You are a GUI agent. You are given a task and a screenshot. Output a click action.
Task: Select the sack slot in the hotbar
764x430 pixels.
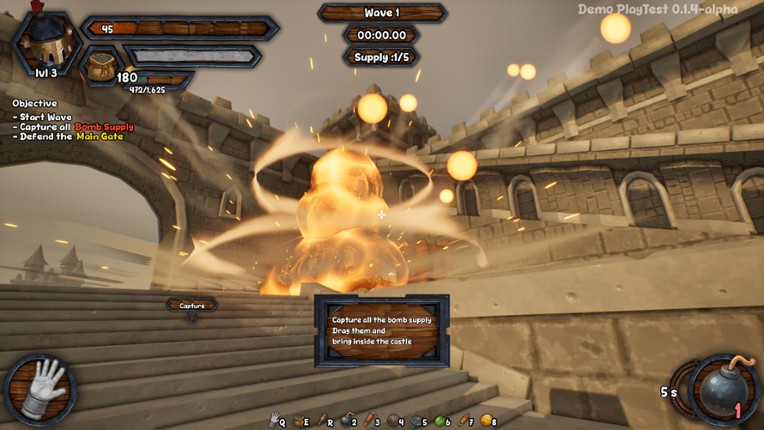click(298, 421)
